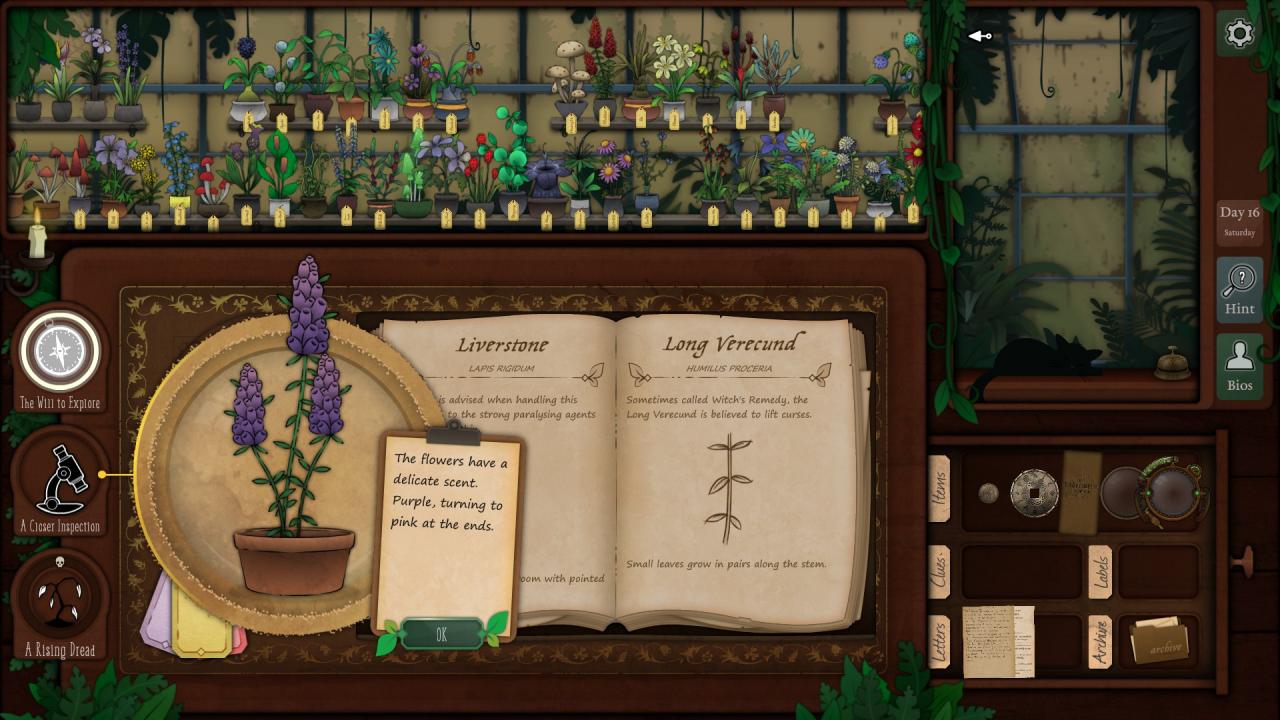Ask for a Hint
The width and height of the screenshot is (1280, 720).
[1239, 289]
